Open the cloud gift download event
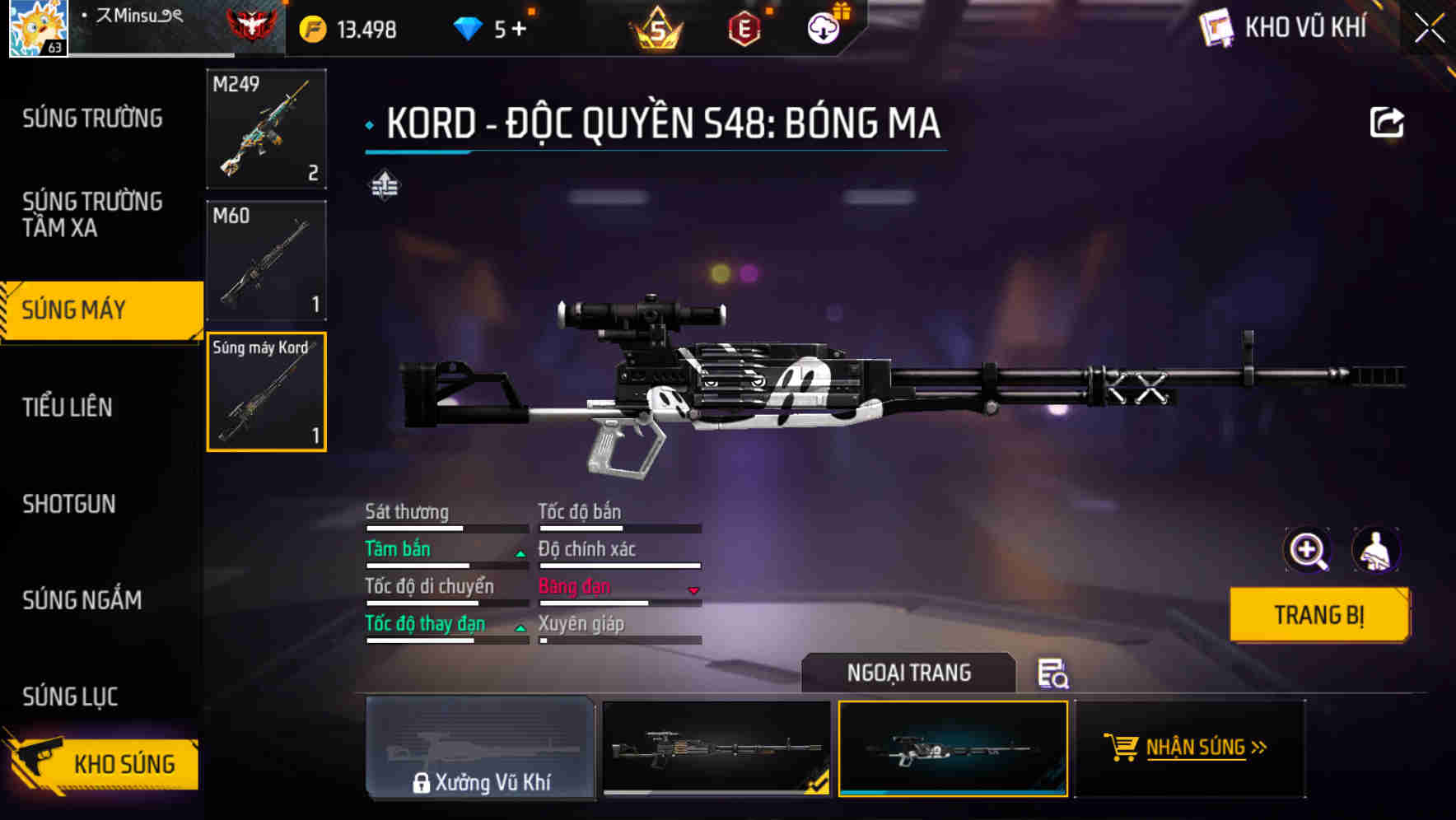1456x820 pixels. (822, 27)
